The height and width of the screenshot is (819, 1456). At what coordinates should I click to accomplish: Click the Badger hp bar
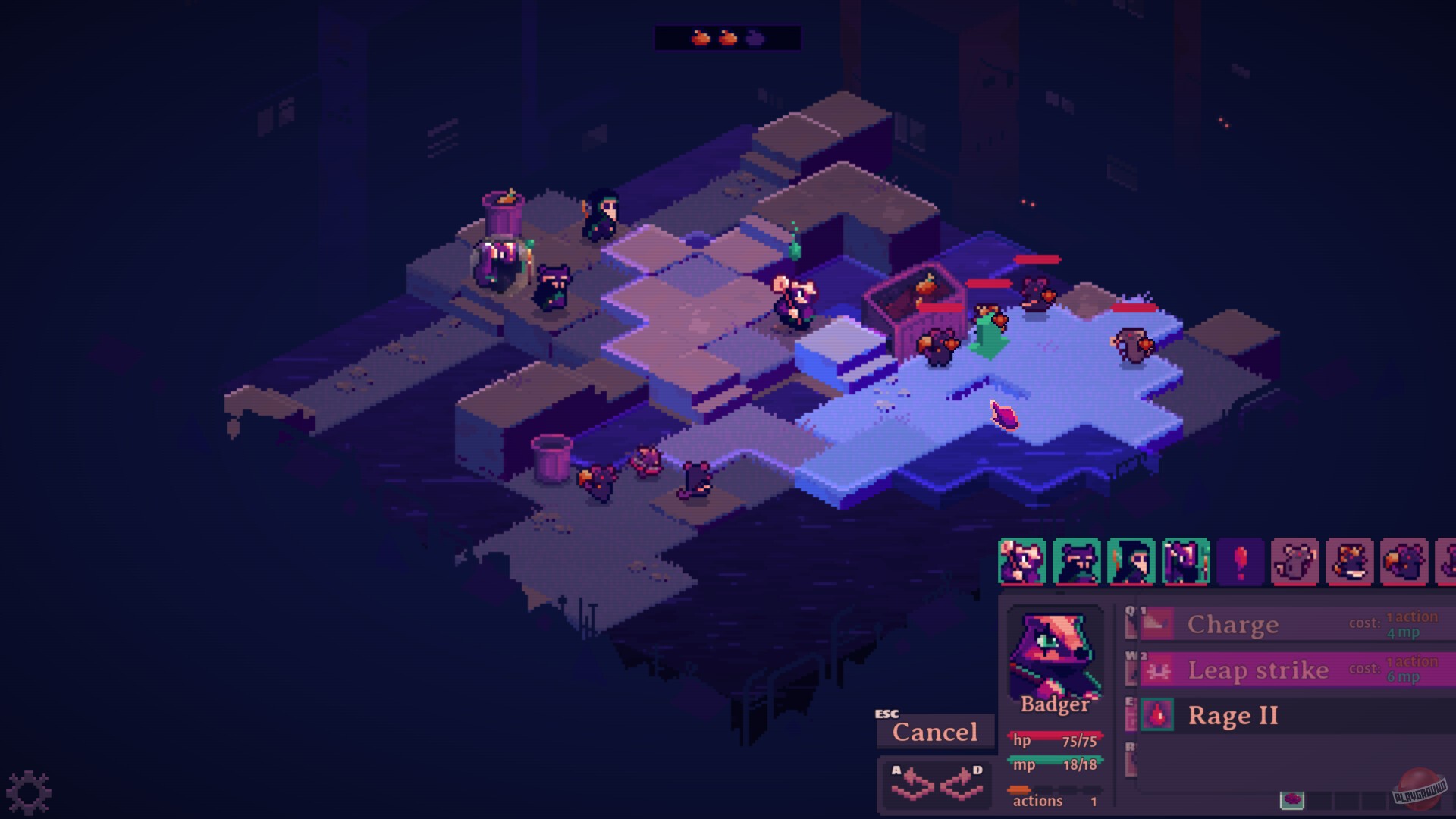click(x=1055, y=736)
